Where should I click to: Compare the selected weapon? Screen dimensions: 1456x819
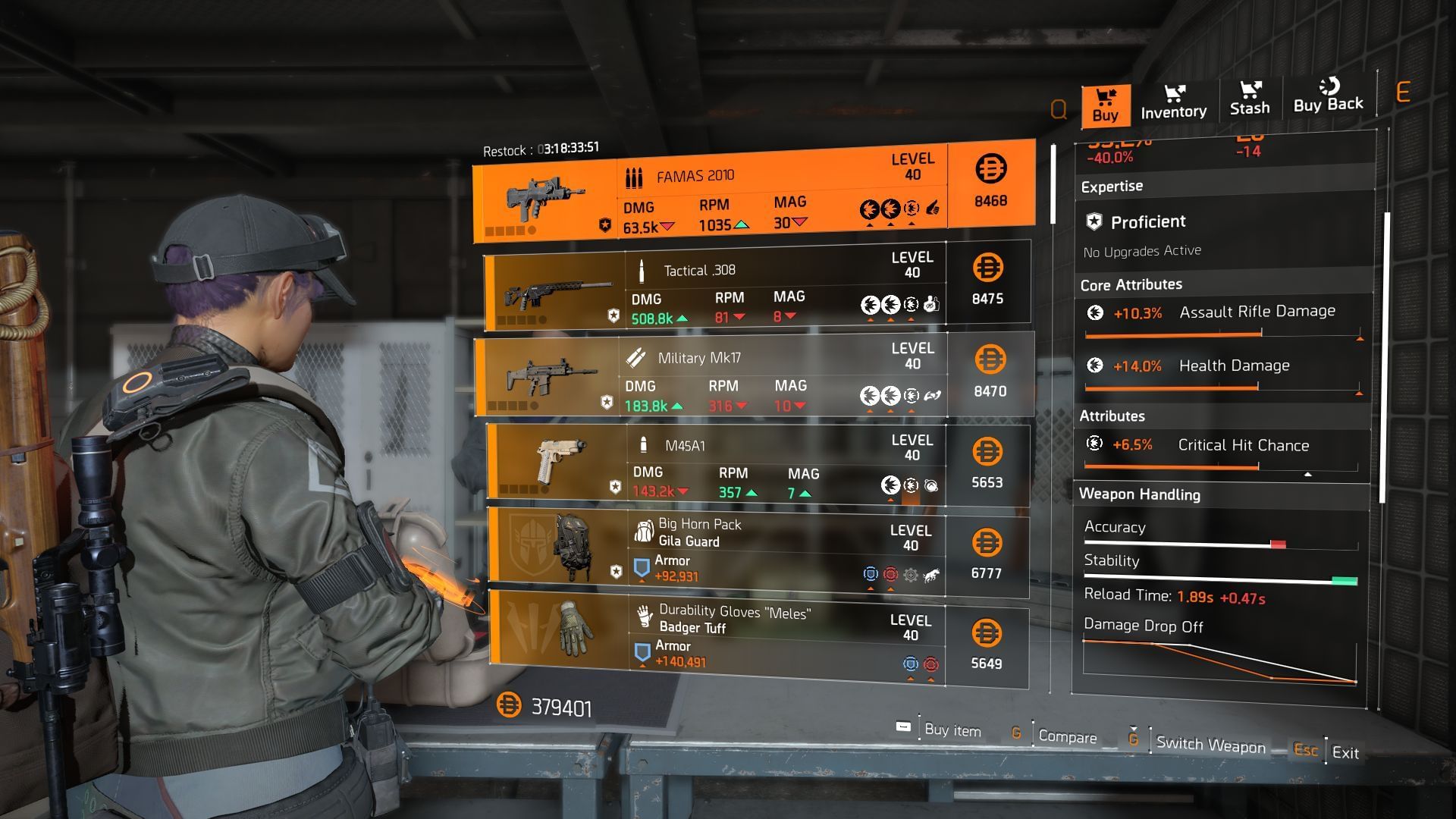(x=1066, y=736)
